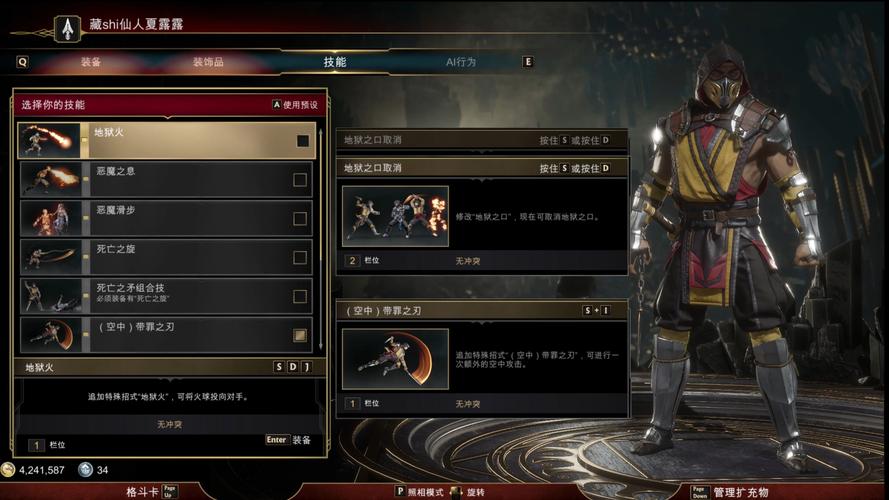Select the equipped (空中) 带罪之刃 ability panel
This screenshot has width=889, height=500.
481,359
